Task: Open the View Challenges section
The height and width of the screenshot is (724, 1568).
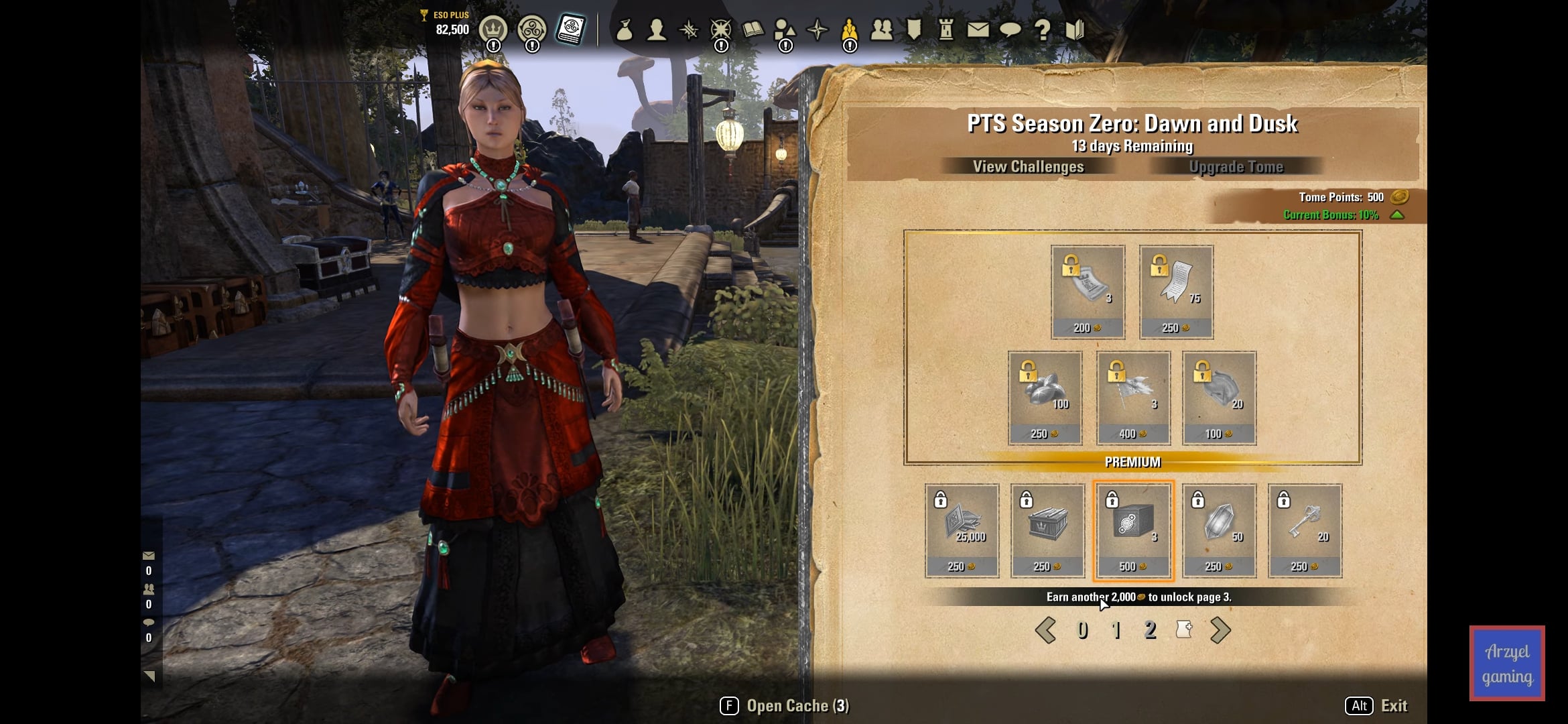Action: pyautogui.click(x=1028, y=166)
